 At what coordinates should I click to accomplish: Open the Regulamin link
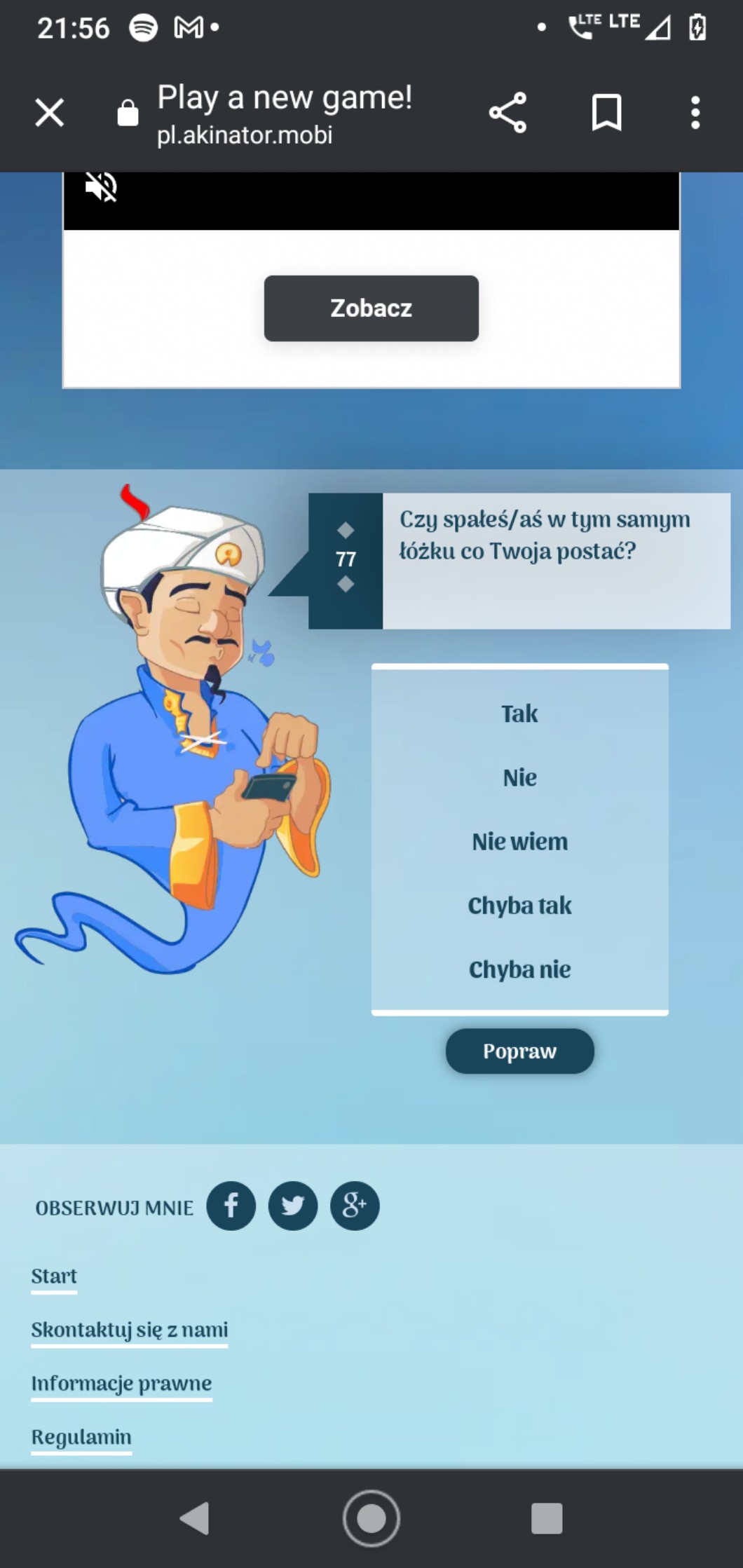click(81, 1437)
